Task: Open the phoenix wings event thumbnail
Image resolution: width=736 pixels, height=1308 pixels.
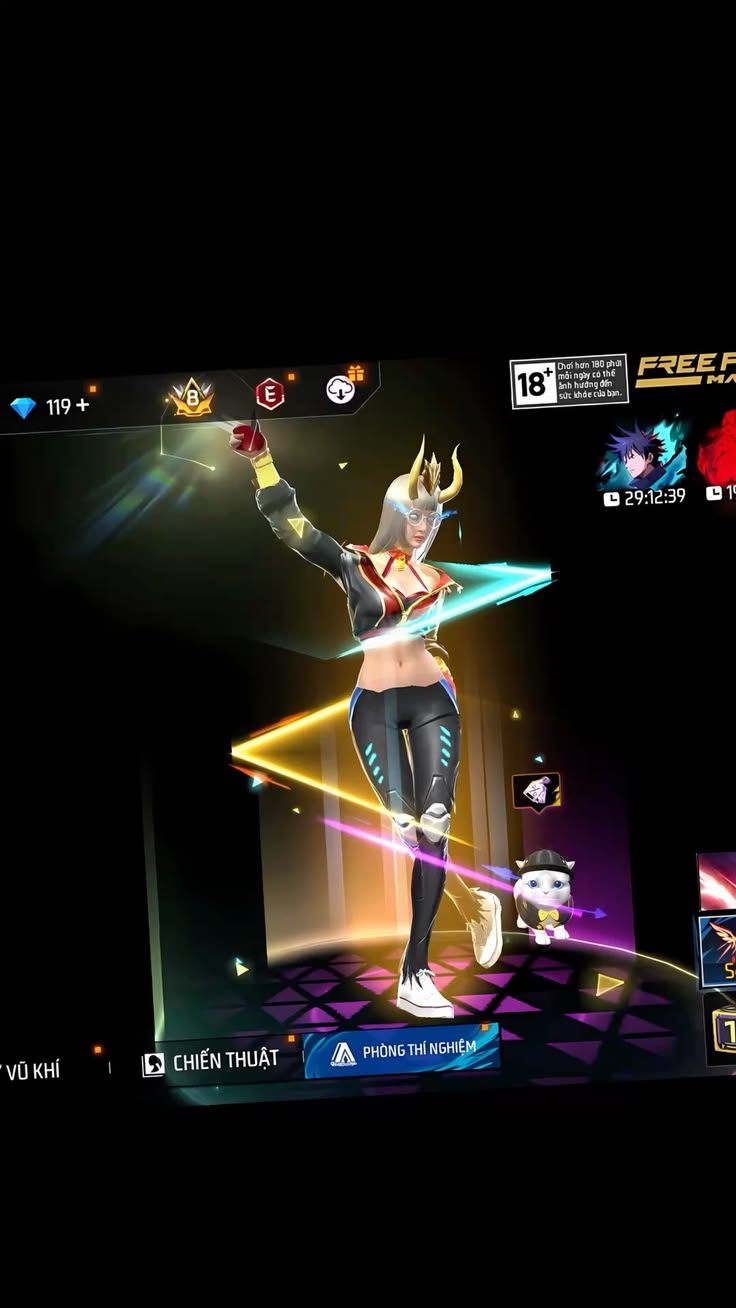Action: pos(717,949)
